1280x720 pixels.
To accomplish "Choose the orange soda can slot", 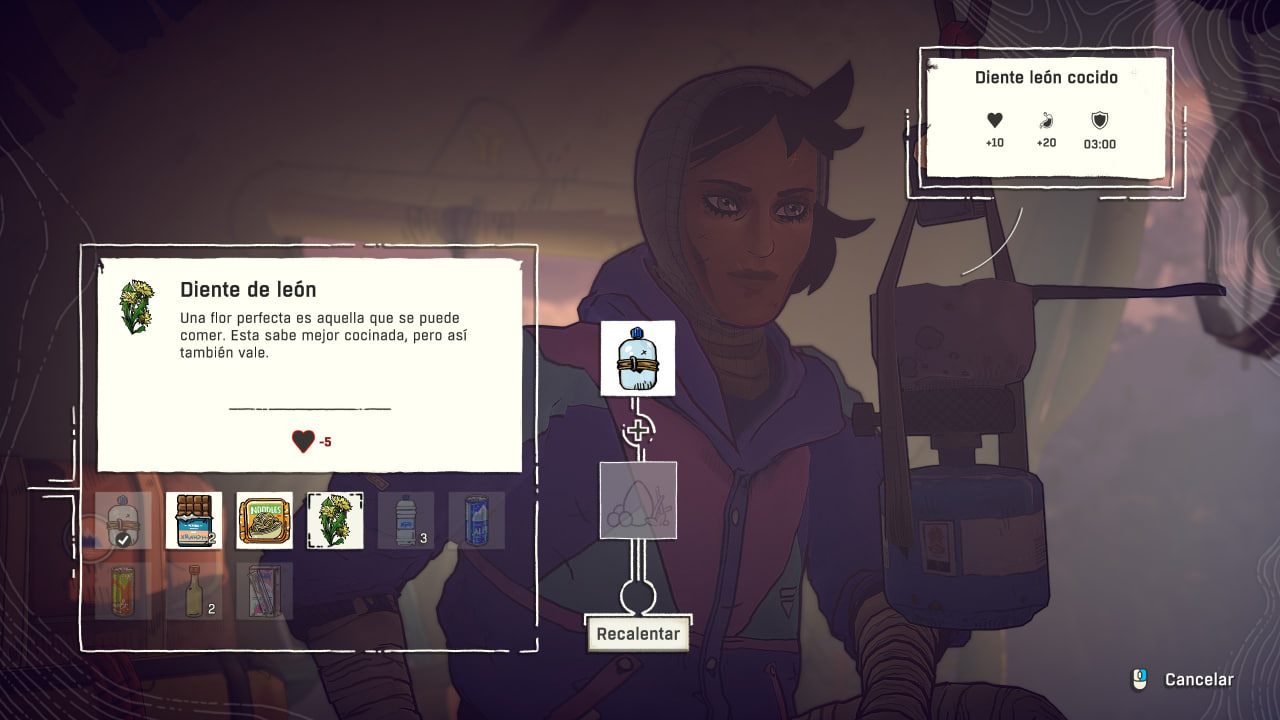I will [124, 590].
